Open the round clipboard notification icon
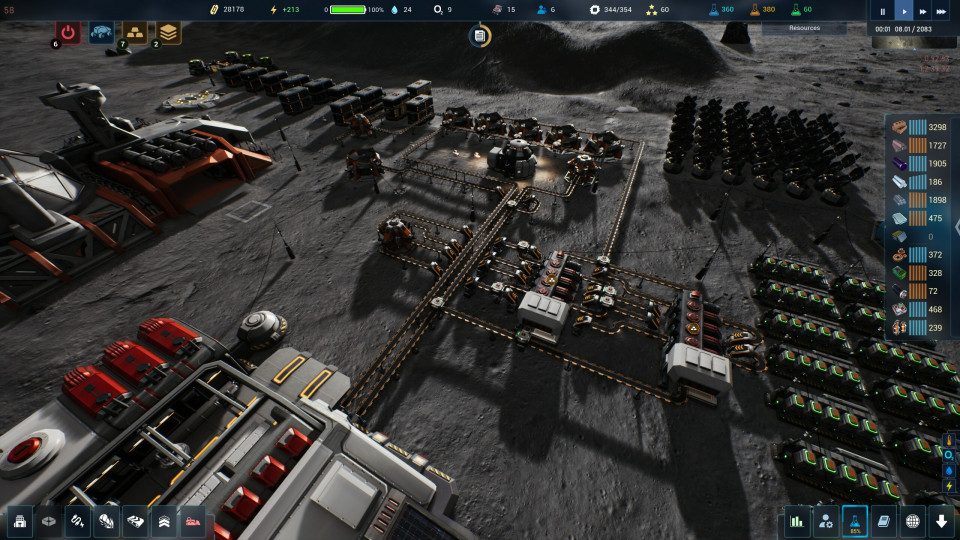The image size is (960, 540). tap(479, 36)
